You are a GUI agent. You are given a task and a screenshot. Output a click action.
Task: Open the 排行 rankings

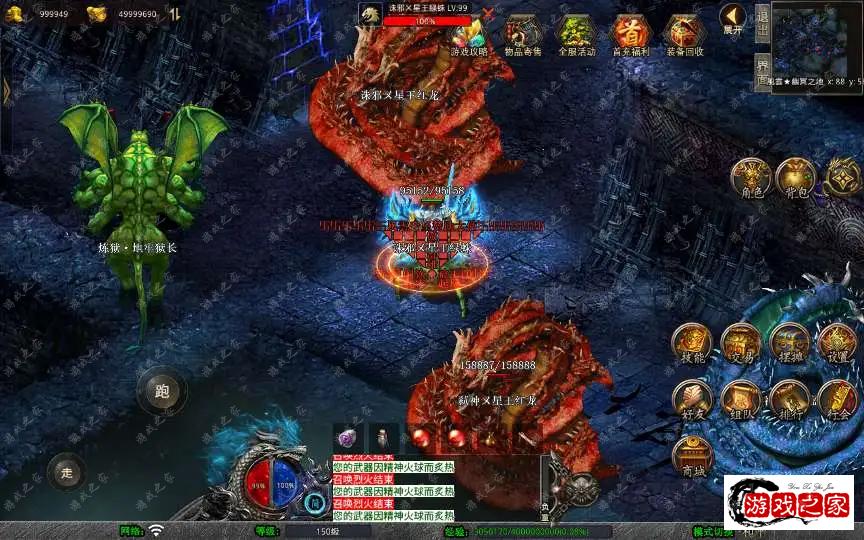pyautogui.click(x=790, y=399)
